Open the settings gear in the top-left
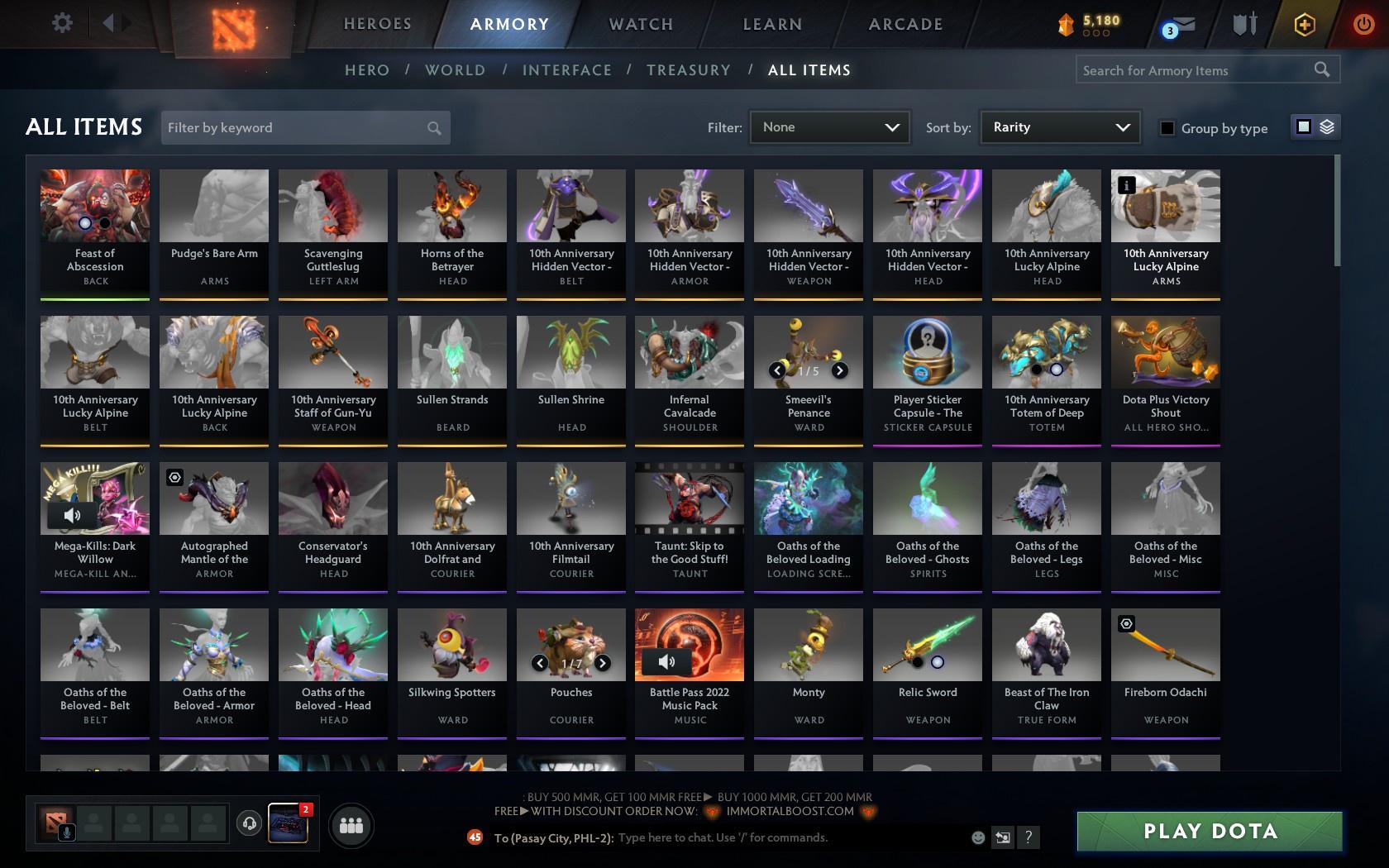Image resolution: width=1389 pixels, height=868 pixels. click(60, 22)
